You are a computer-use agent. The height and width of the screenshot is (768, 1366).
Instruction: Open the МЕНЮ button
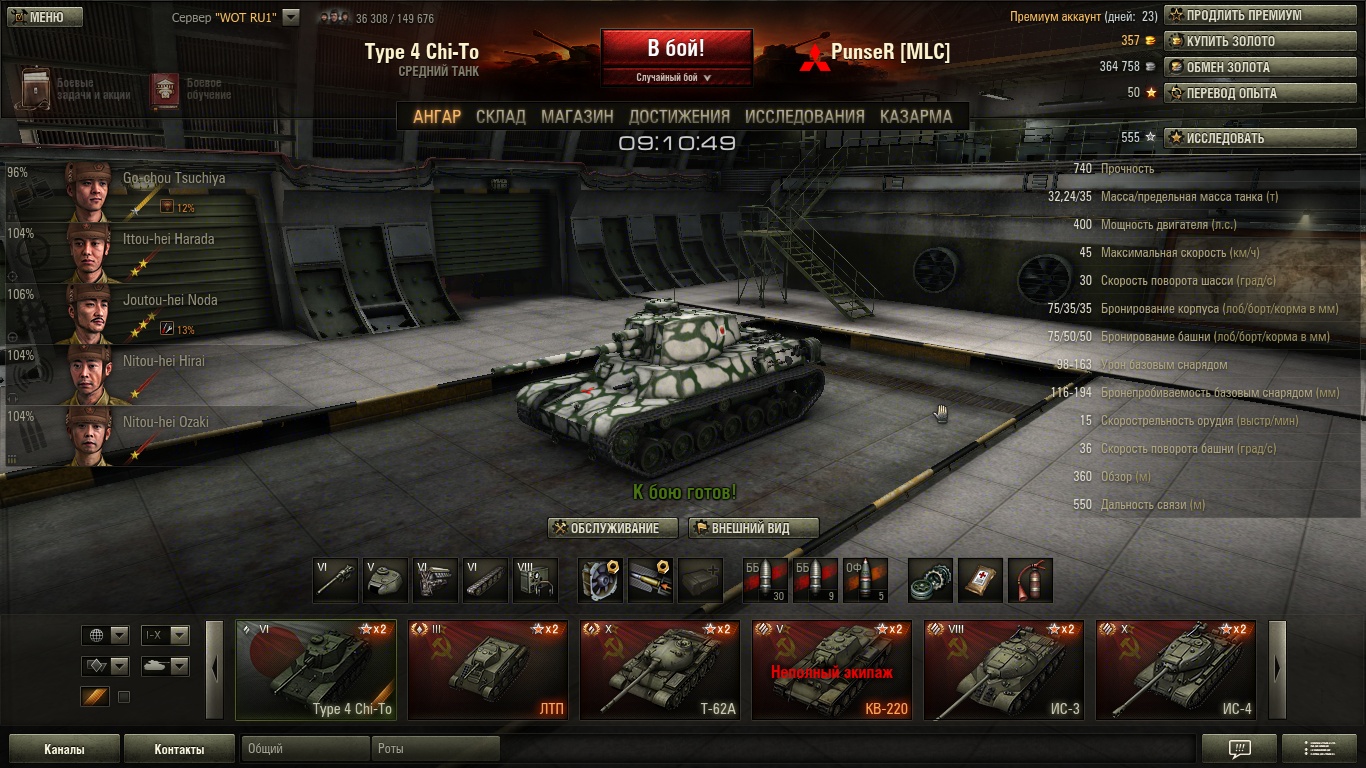[x=42, y=17]
